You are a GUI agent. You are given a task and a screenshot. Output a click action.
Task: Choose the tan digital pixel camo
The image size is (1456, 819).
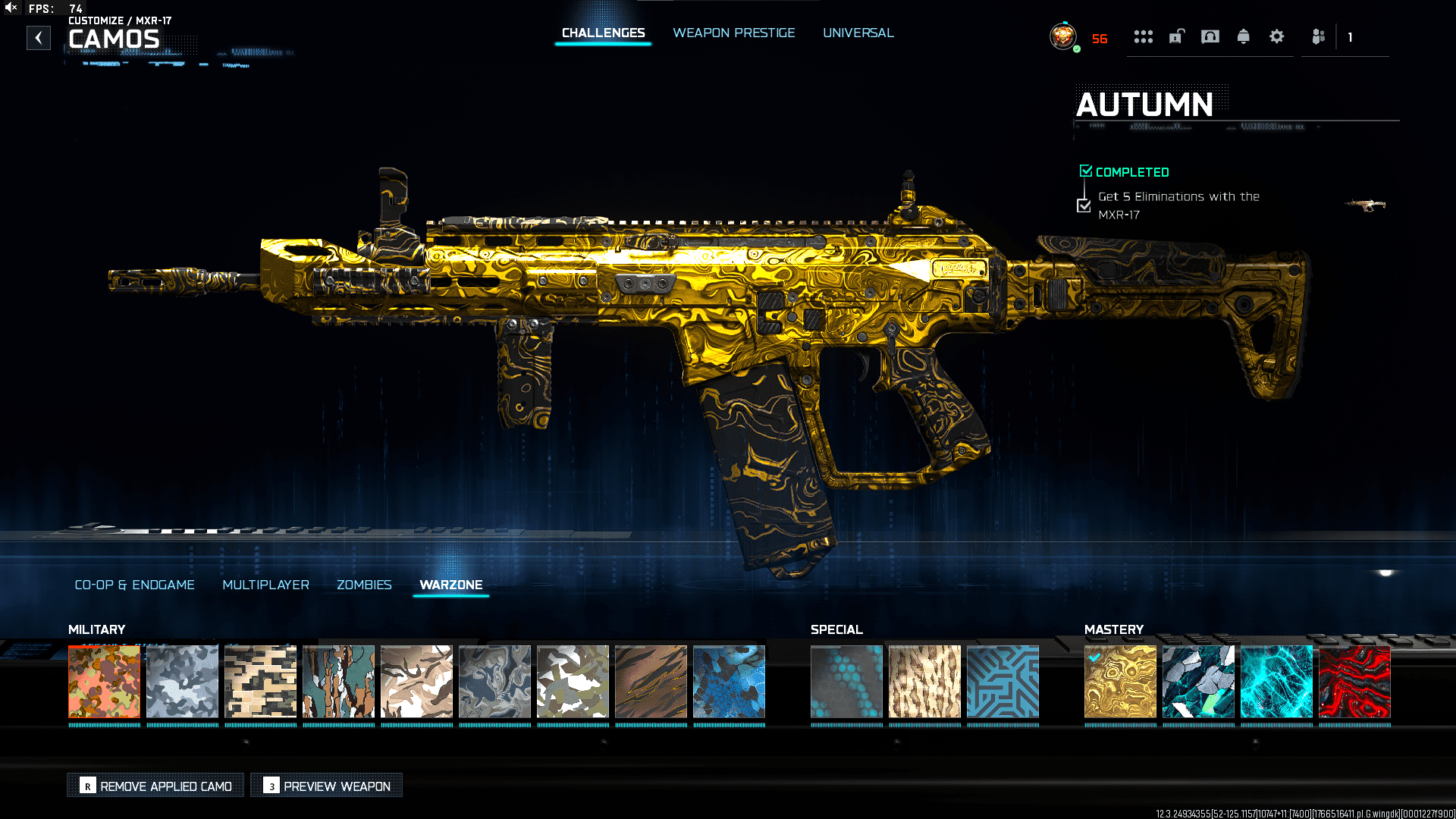point(260,681)
